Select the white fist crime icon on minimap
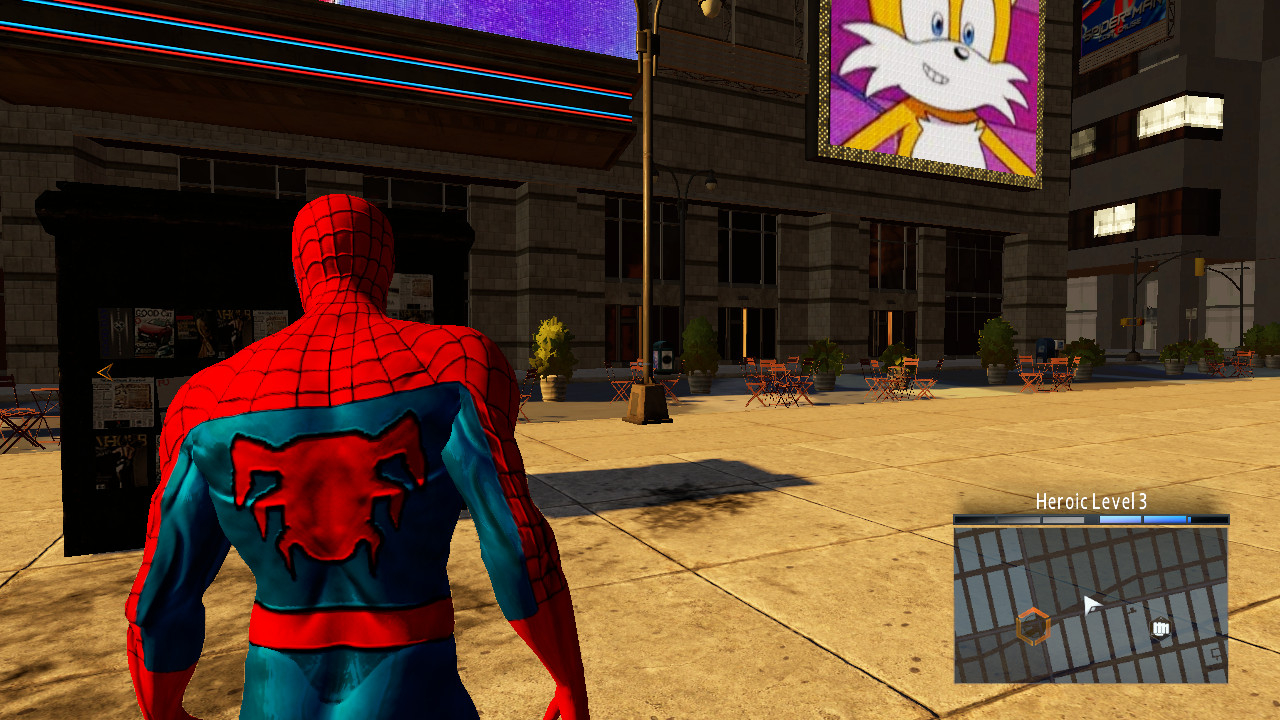This screenshot has width=1280, height=720. 1161,627
